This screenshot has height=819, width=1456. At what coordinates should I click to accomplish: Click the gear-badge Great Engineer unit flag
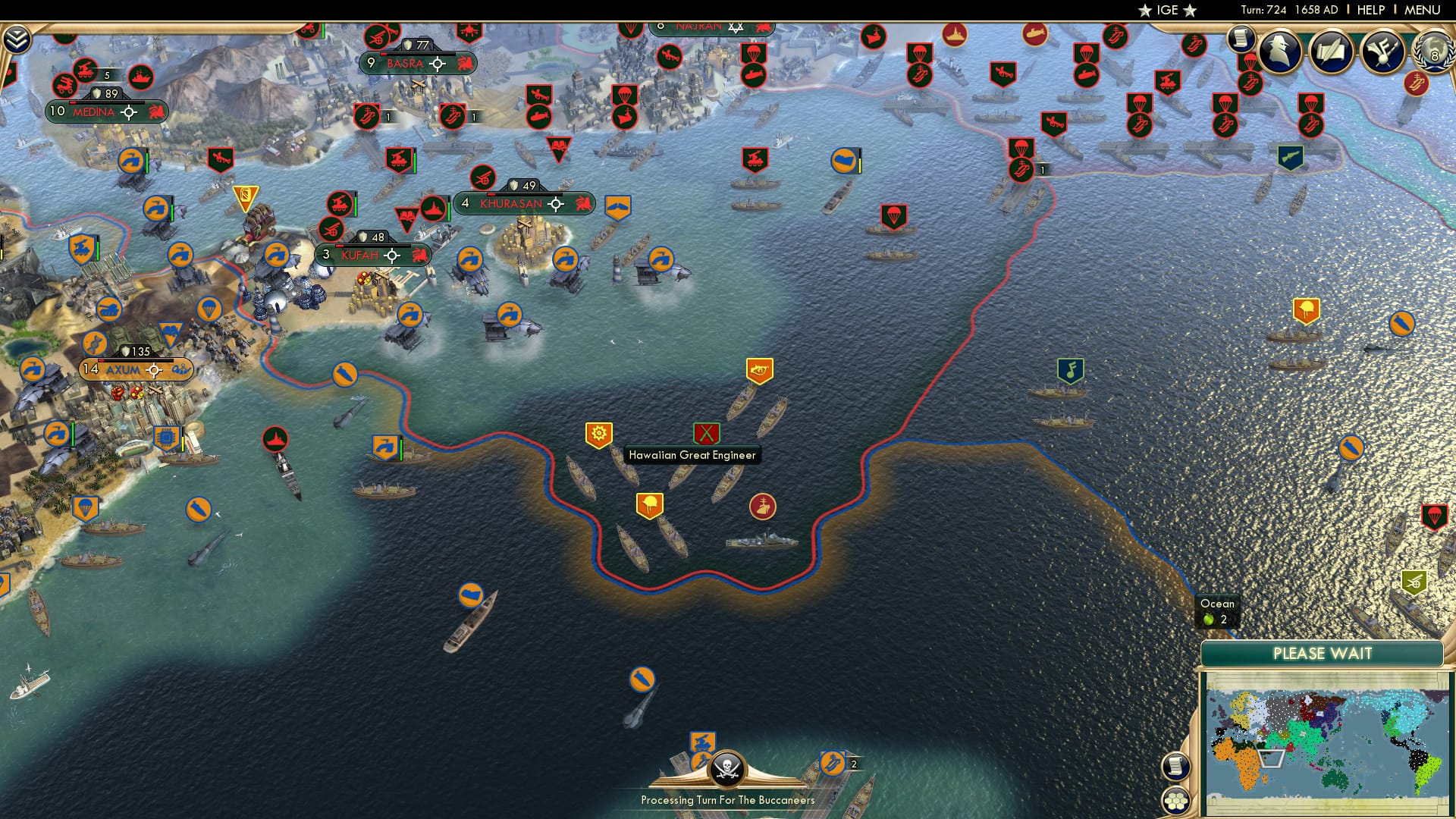(598, 434)
